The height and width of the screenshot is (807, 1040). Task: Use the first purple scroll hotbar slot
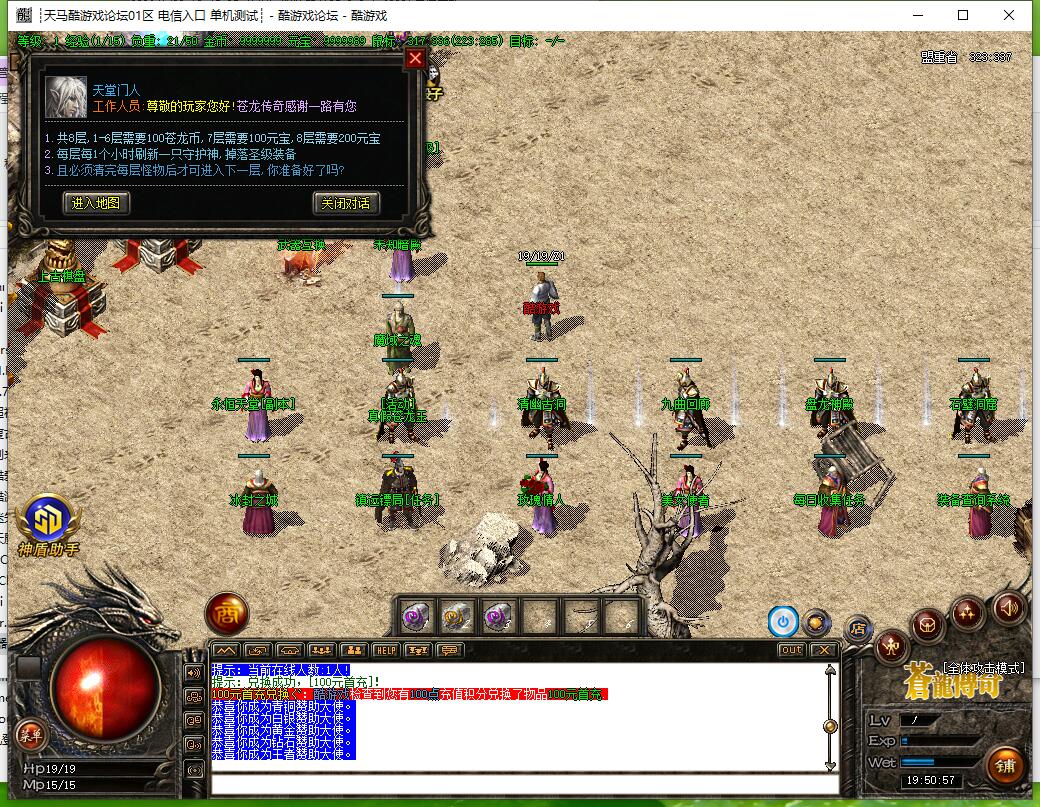coord(416,617)
